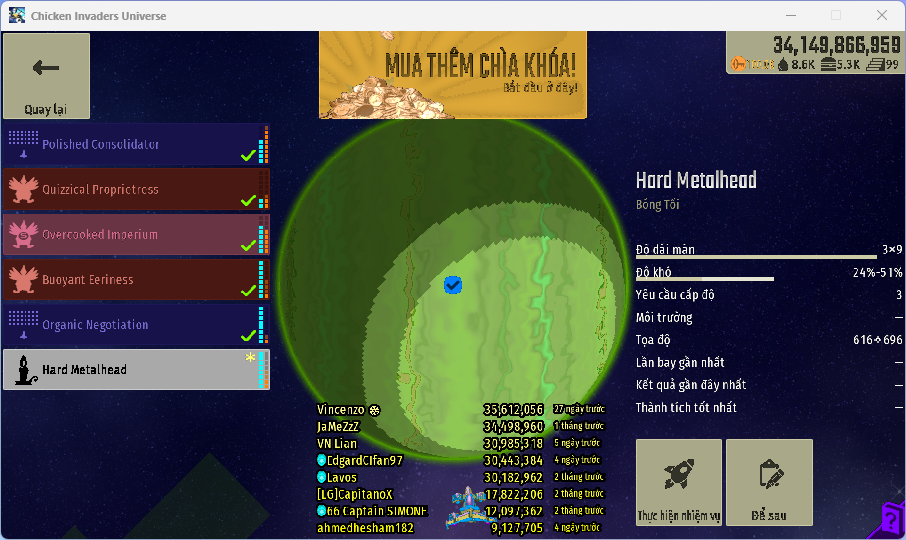Open the score and resources panel
The image size is (906, 540).
click(x=815, y=53)
